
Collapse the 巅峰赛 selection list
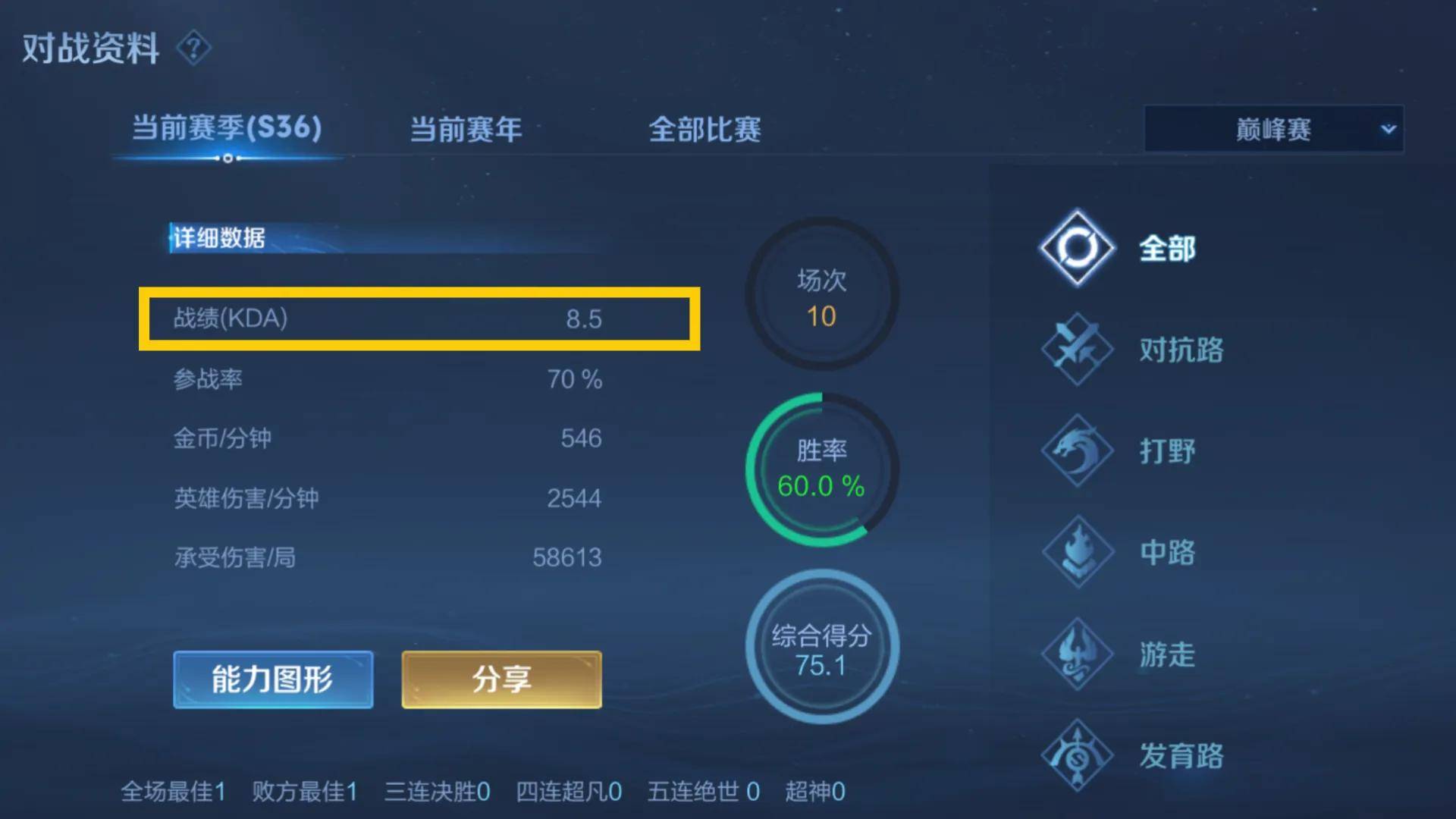[x=1272, y=130]
